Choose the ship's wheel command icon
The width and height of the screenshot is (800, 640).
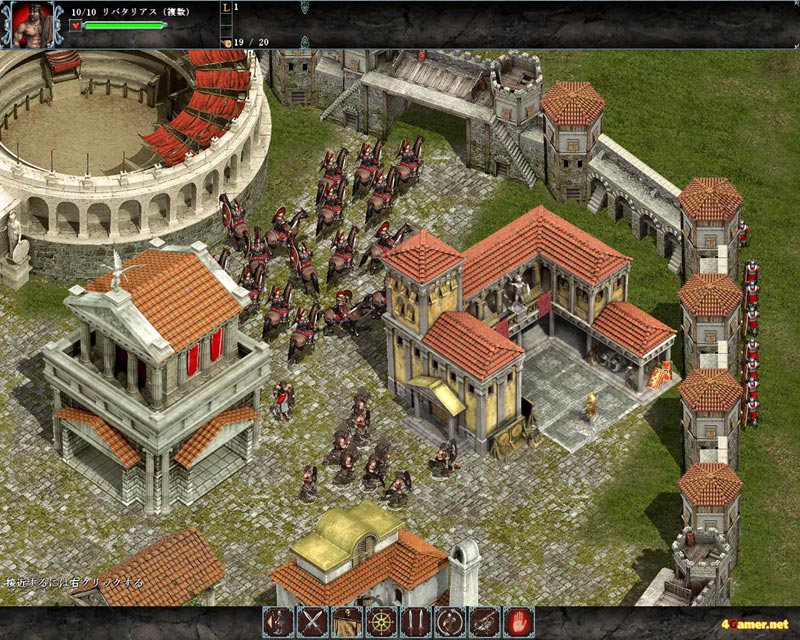tap(380, 622)
